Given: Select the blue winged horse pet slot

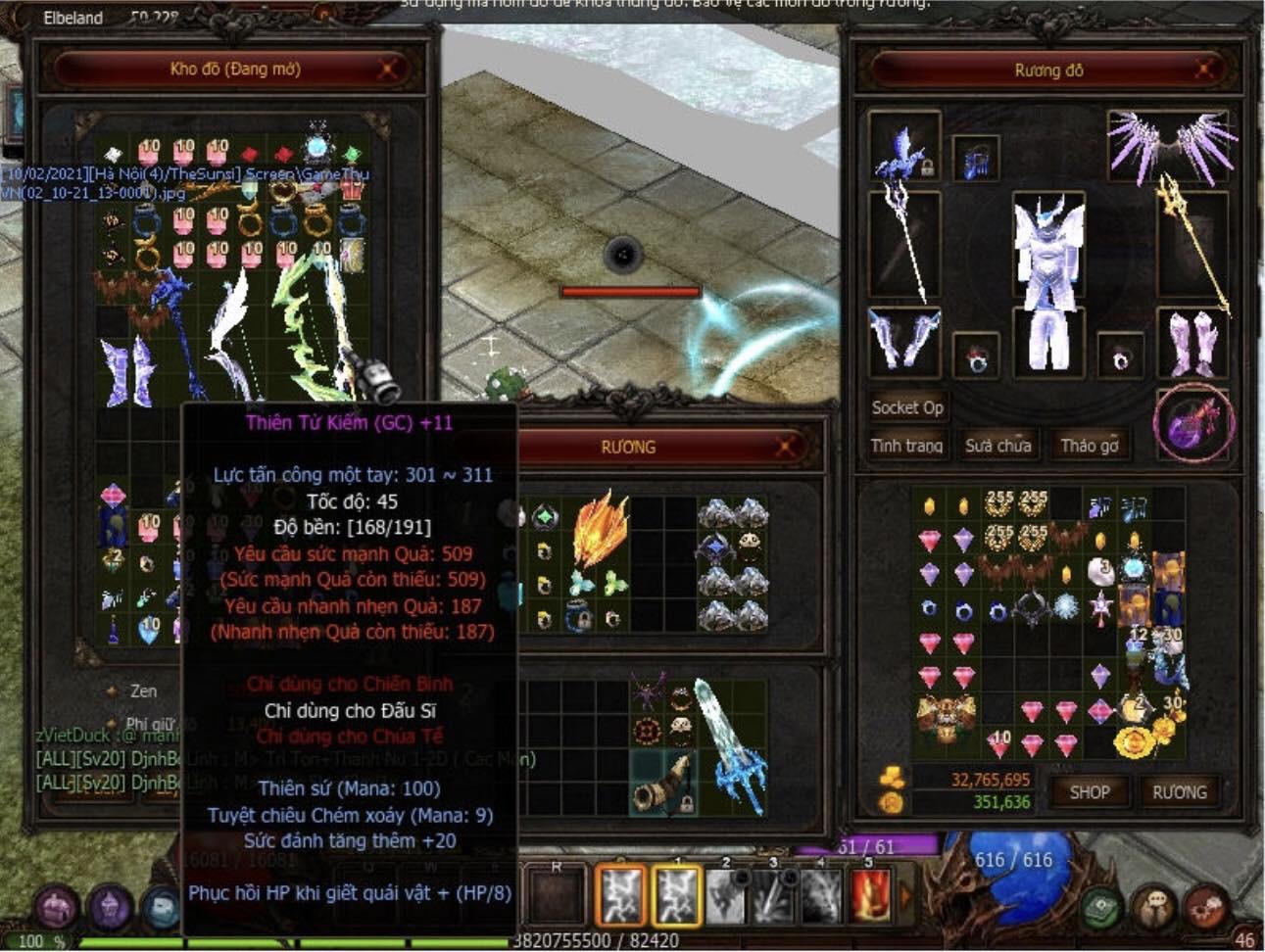Looking at the screenshot, I should [x=903, y=149].
